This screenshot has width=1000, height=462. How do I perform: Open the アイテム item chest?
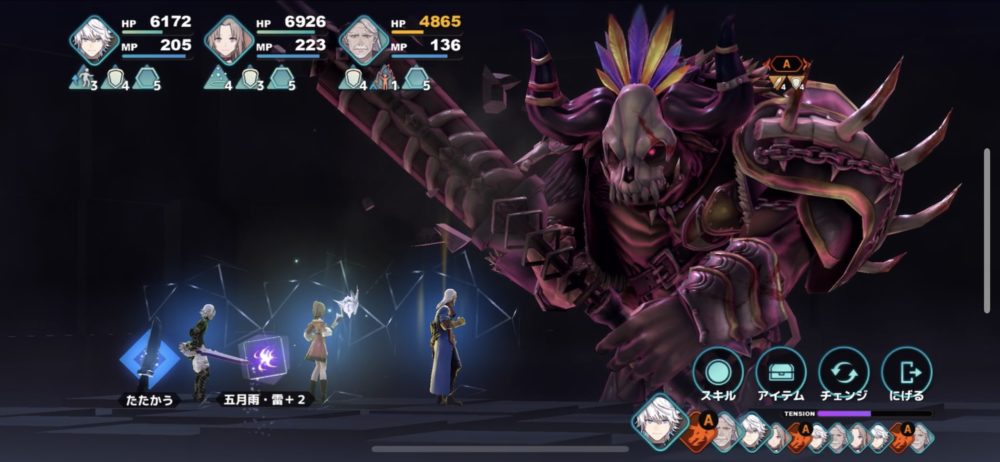point(781,371)
